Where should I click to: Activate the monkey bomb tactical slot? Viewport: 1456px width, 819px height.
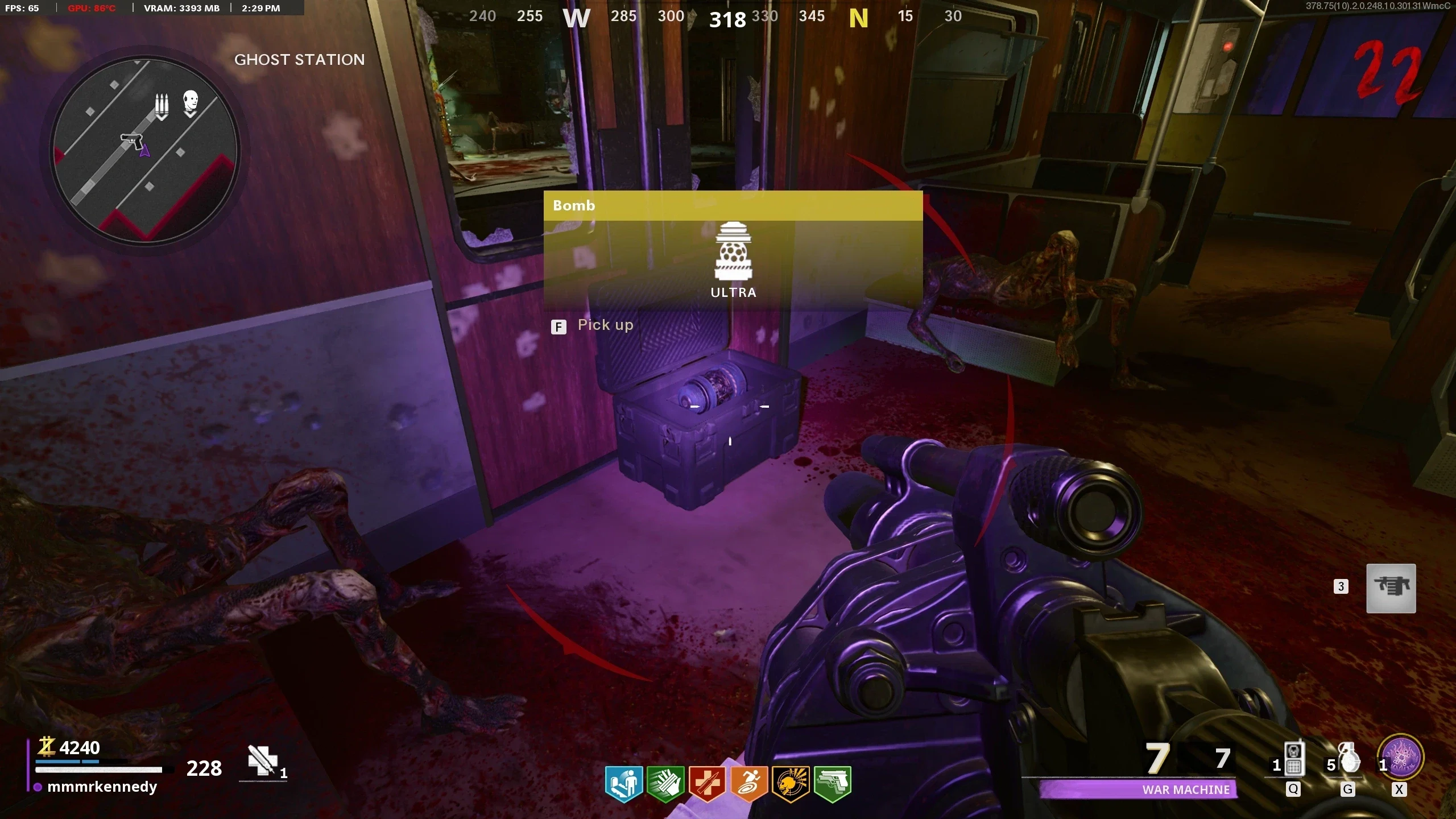click(1292, 760)
